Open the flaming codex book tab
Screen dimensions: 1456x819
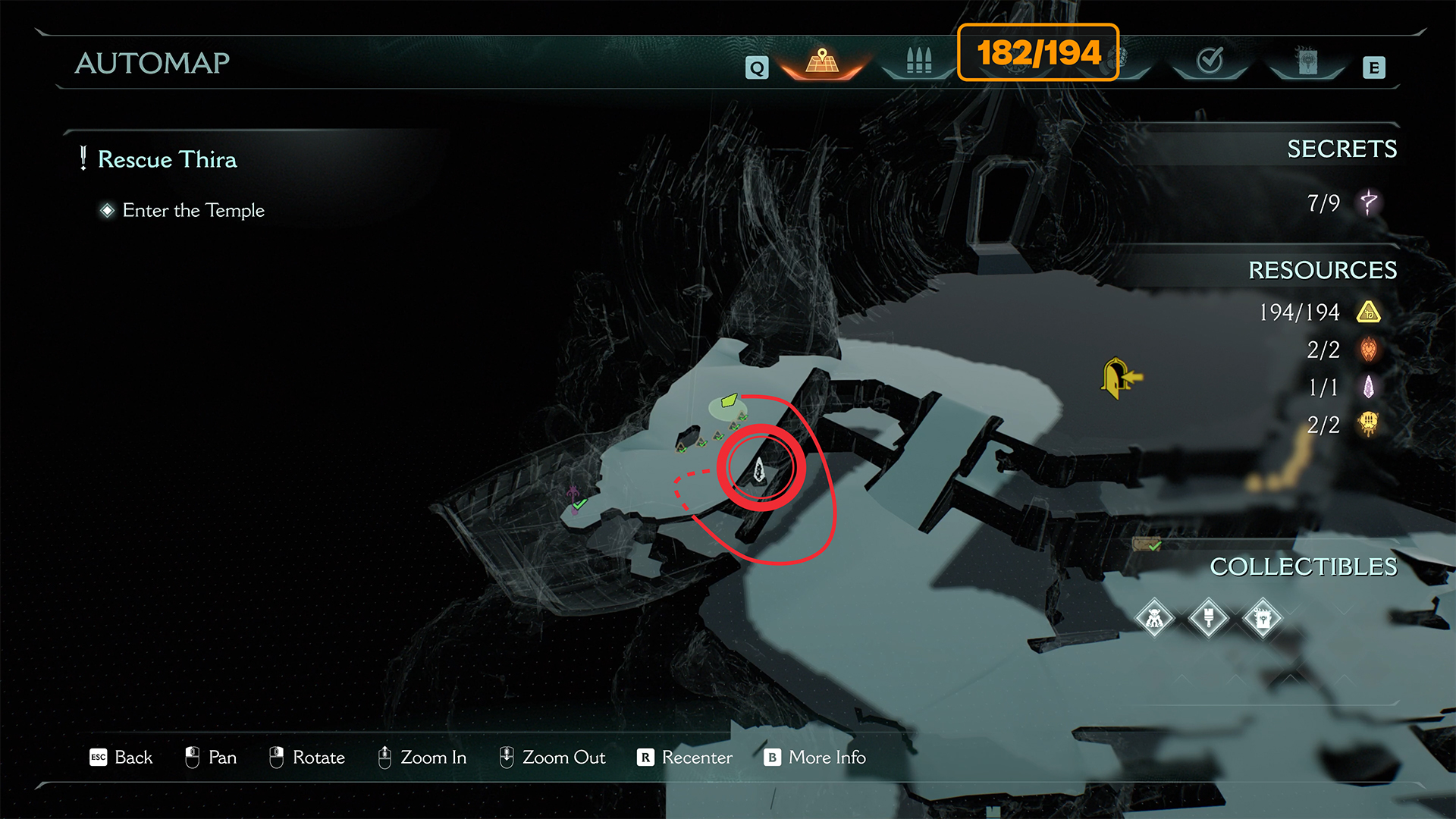(1307, 61)
